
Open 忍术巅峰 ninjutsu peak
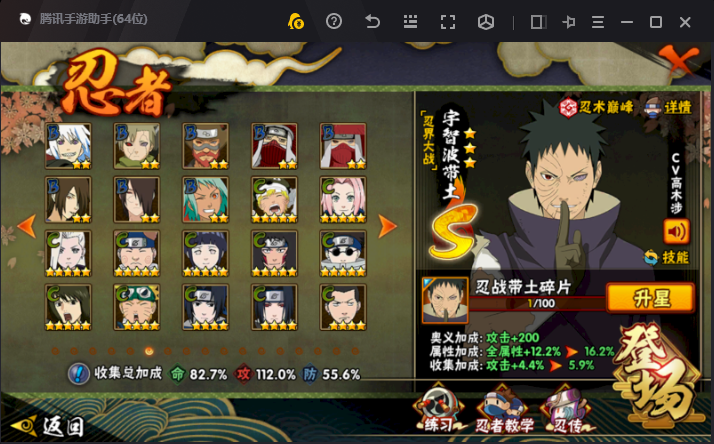click(596, 107)
